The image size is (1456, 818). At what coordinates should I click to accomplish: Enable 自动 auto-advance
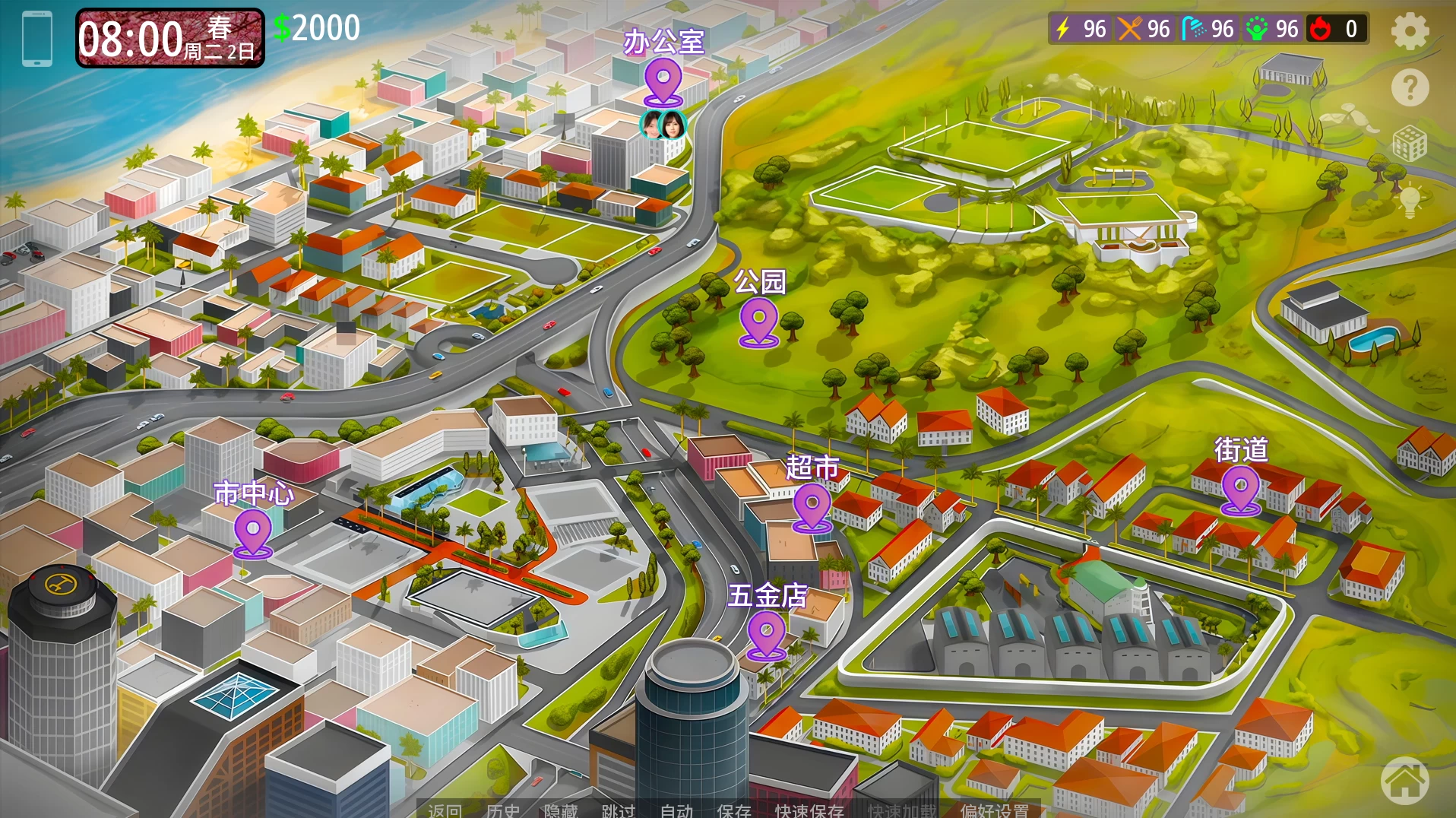point(676,810)
